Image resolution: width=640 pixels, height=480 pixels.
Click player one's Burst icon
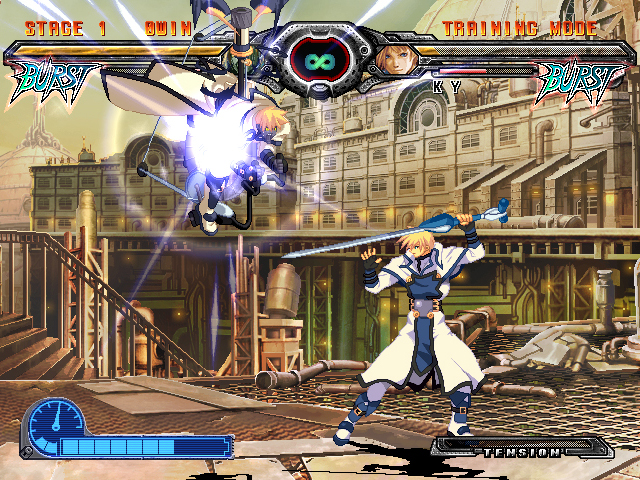click(x=56, y=79)
